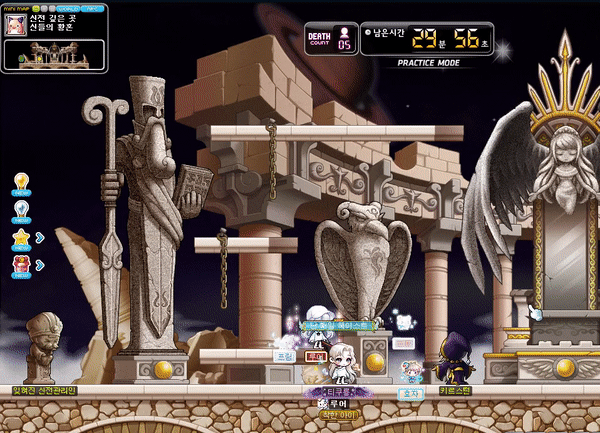The width and height of the screenshot is (600, 433).
Task: Click the map mascot portrait in minimap
Action: point(17,27)
